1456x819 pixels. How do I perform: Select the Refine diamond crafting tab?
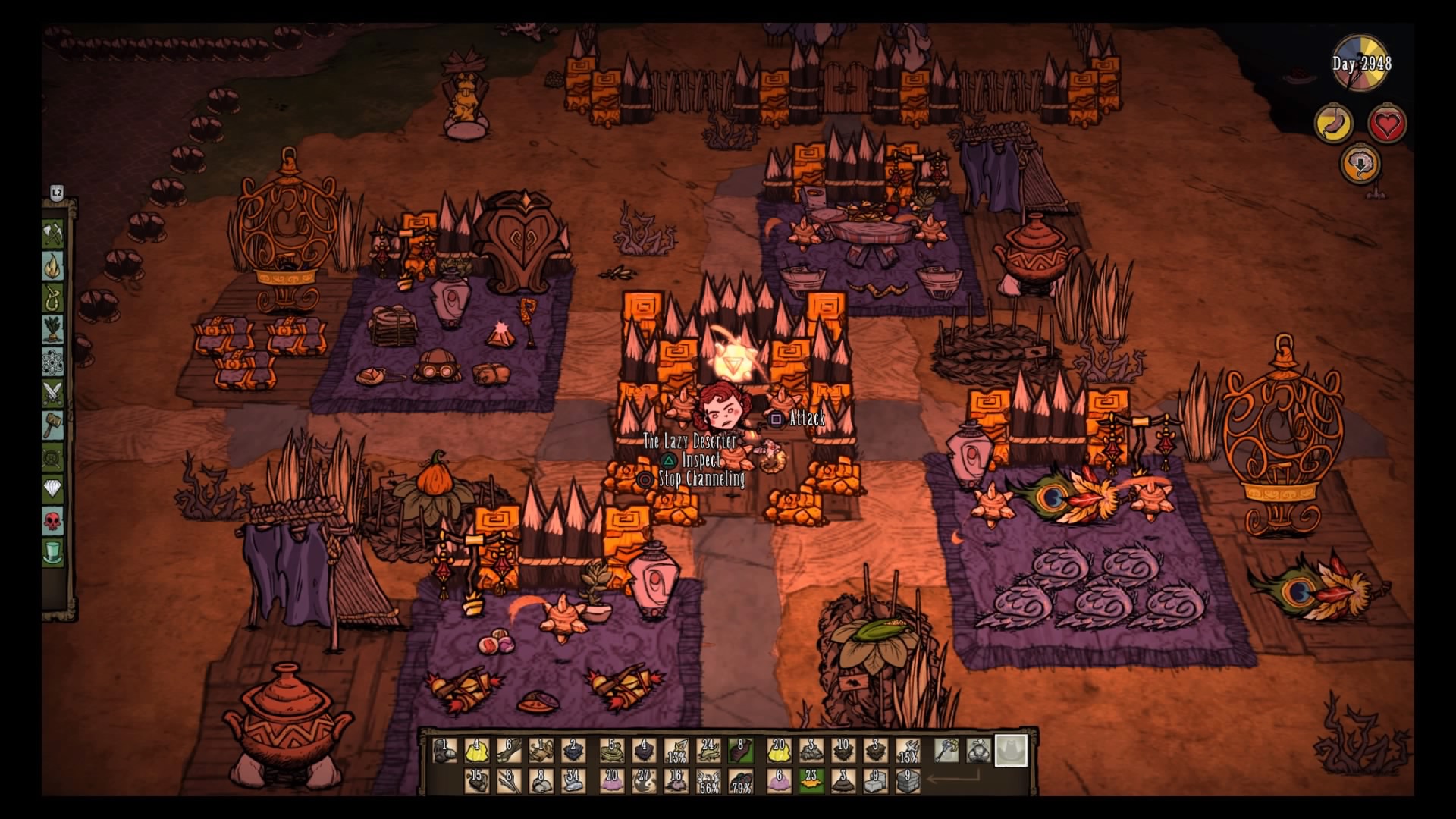click(x=53, y=489)
